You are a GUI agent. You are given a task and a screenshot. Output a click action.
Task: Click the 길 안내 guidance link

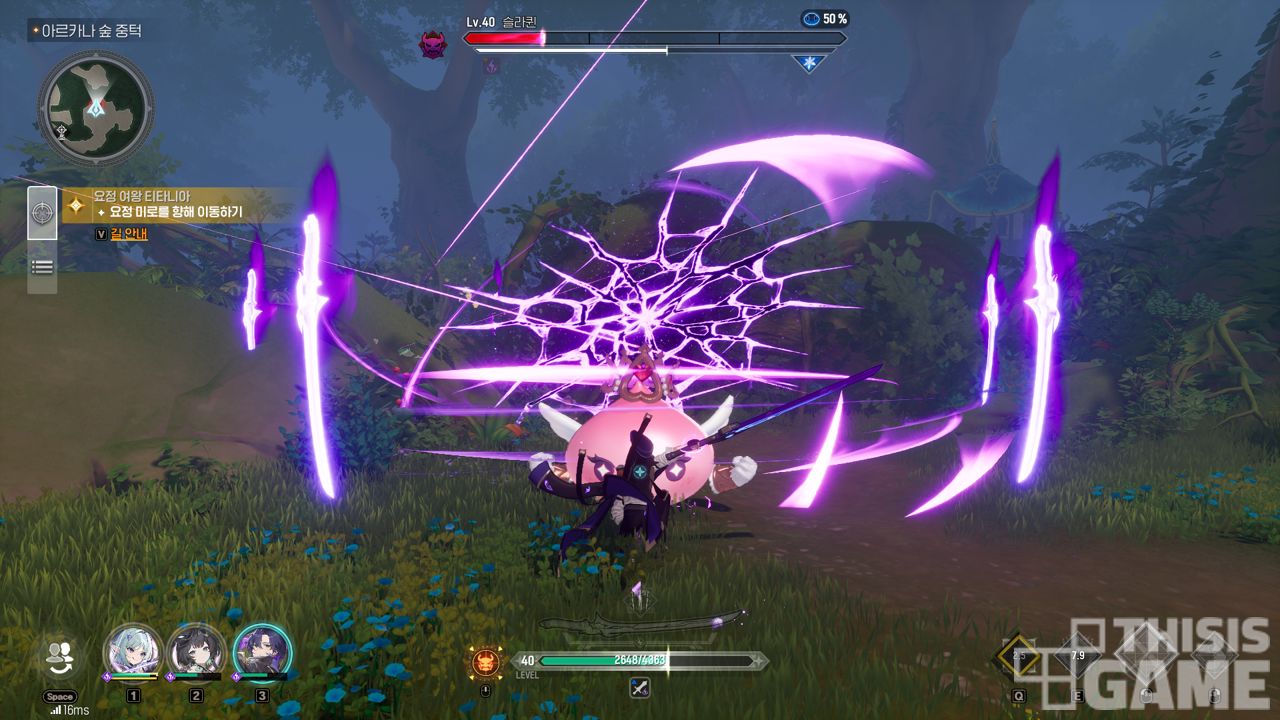click(128, 233)
